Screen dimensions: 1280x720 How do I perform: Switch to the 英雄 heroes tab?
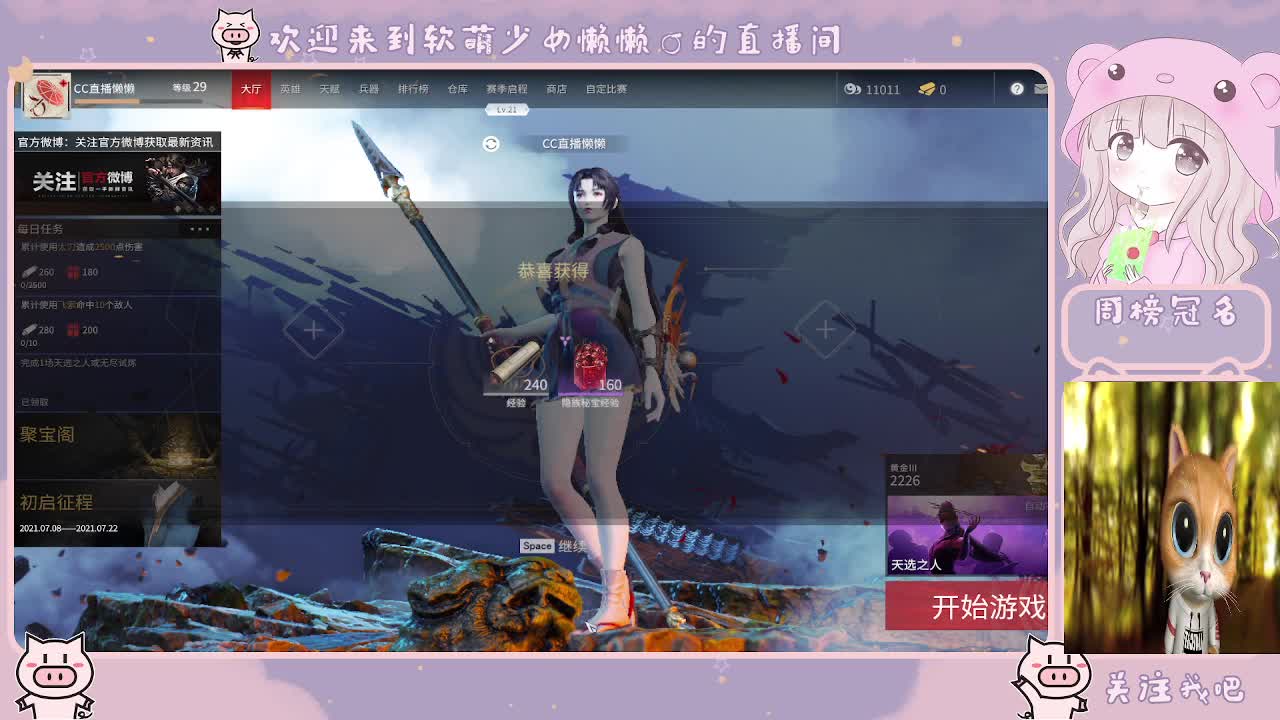291,89
